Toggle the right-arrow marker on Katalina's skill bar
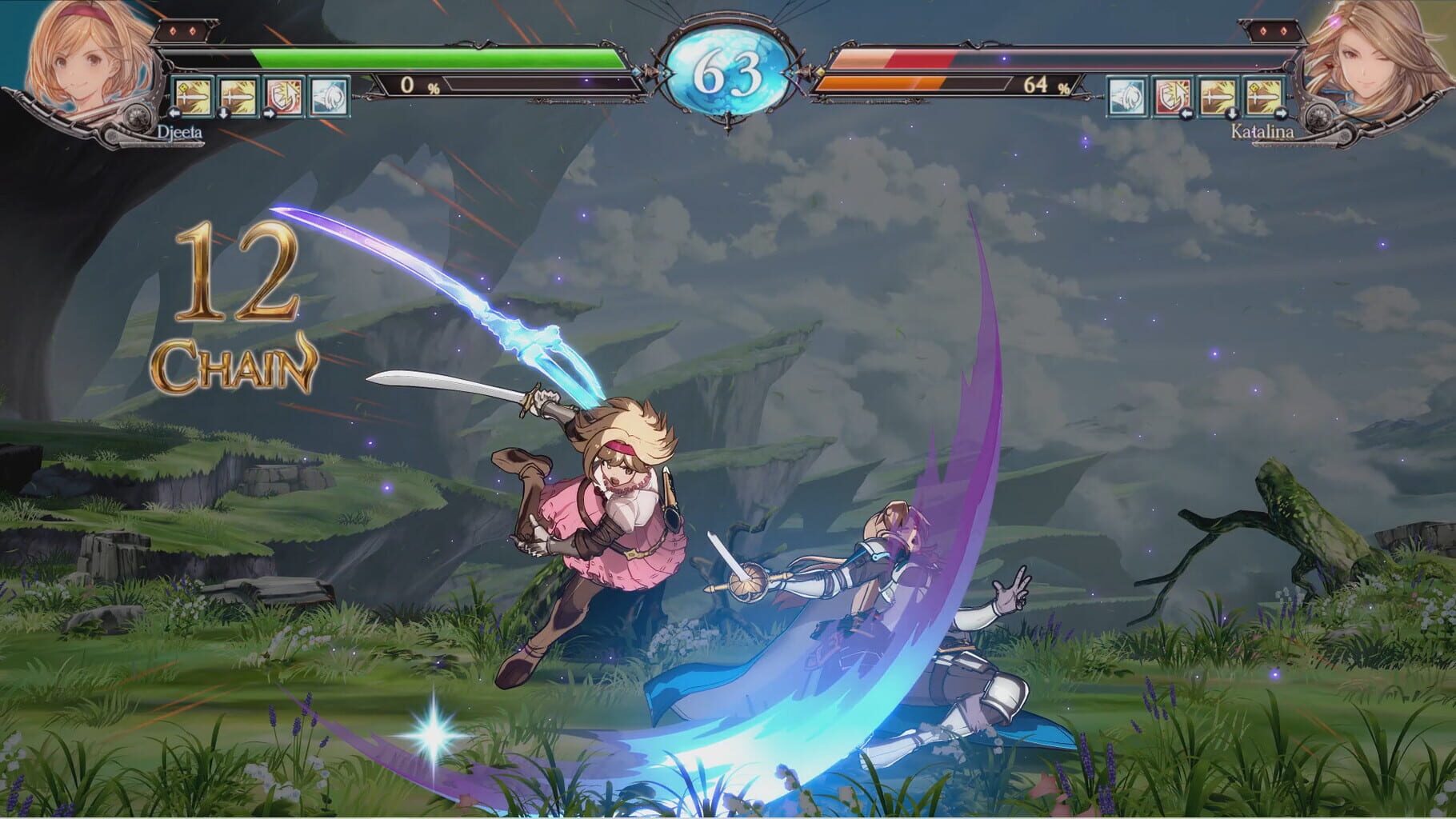Viewport: 1456px width, 819px height. 1280,113
